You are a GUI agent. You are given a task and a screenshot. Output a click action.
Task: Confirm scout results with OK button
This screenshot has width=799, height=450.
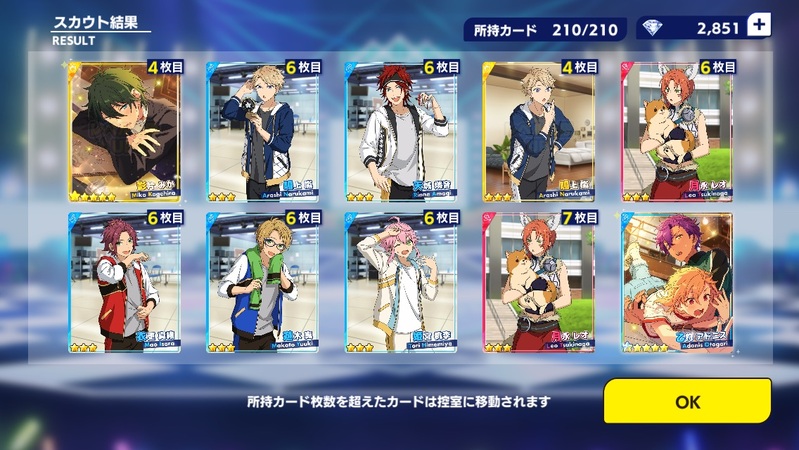[687, 401]
